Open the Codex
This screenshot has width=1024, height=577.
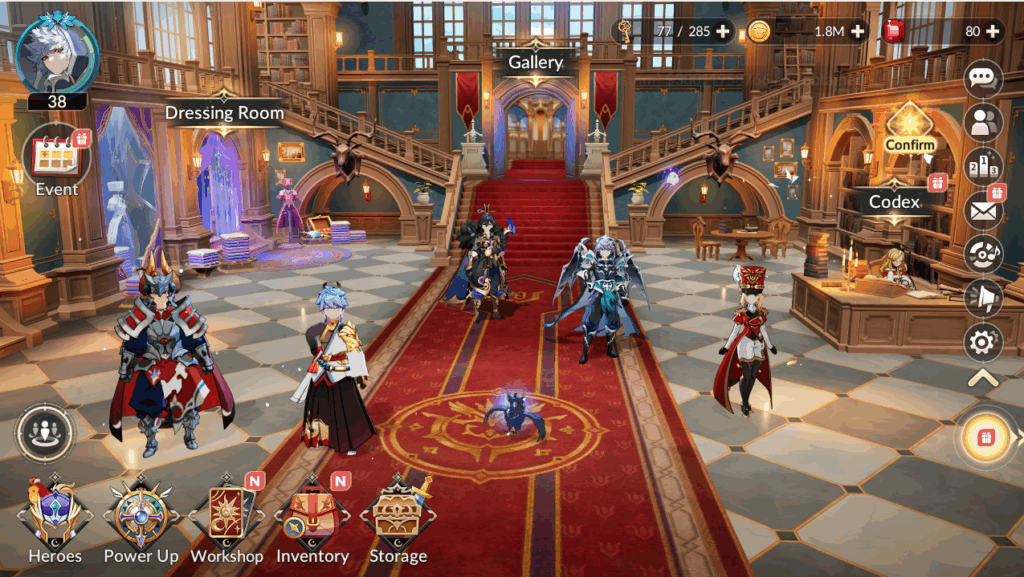(x=894, y=201)
